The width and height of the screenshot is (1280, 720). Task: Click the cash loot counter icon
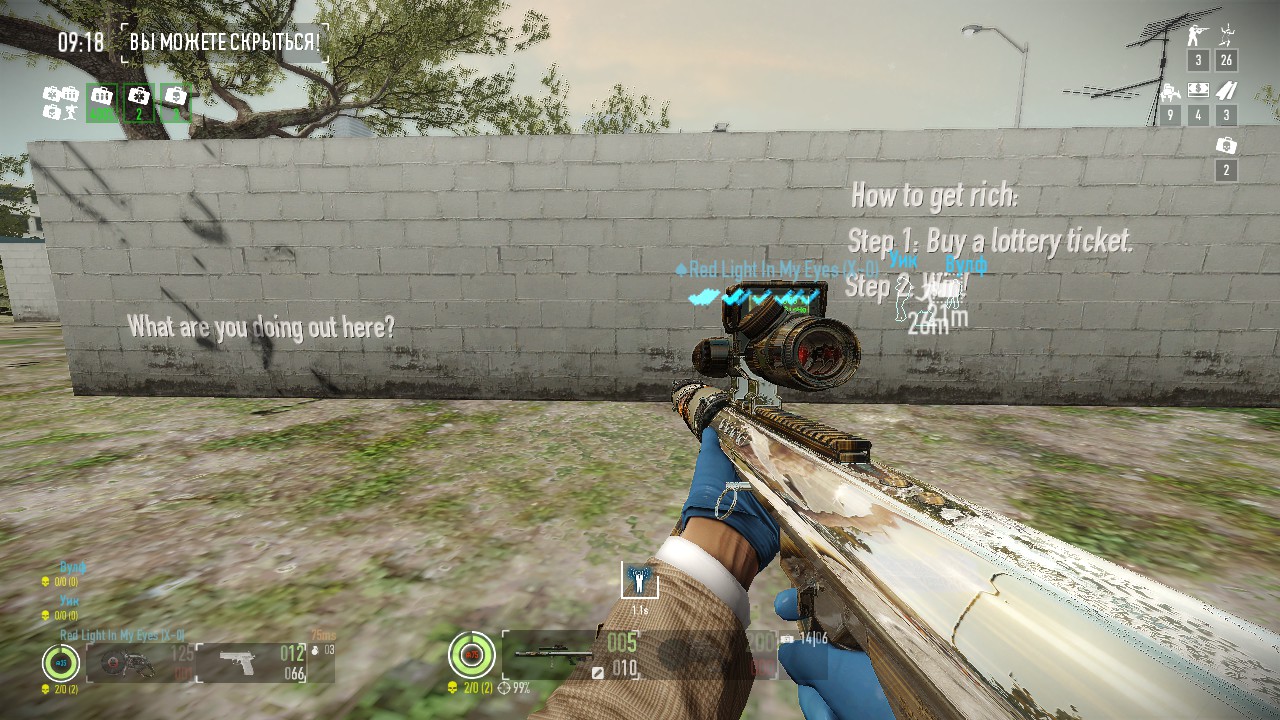pos(1198,91)
